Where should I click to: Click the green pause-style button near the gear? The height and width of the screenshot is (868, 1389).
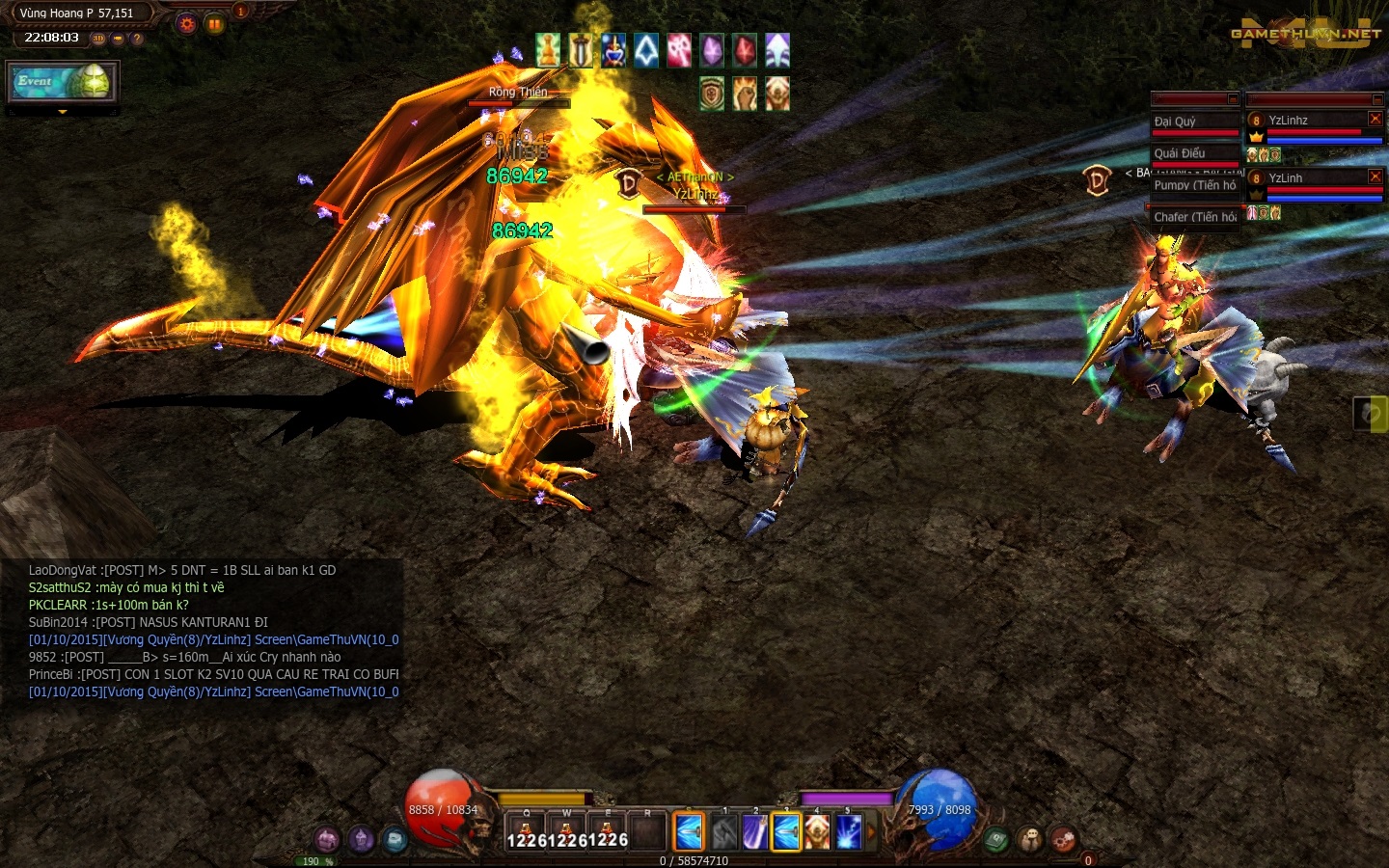[x=214, y=24]
